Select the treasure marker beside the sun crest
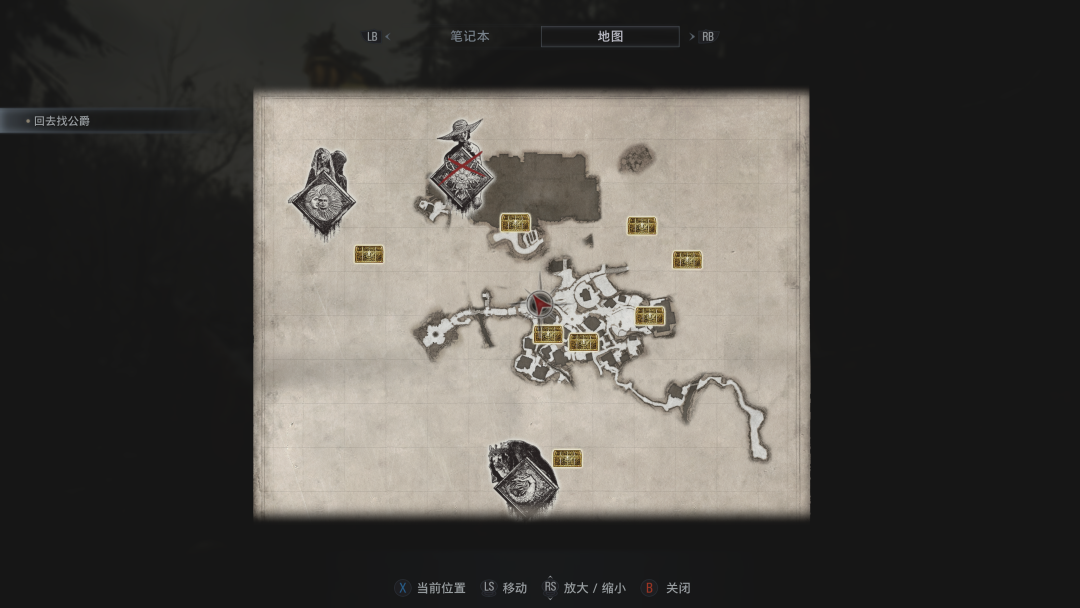 pyautogui.click(x=369, y=254)
